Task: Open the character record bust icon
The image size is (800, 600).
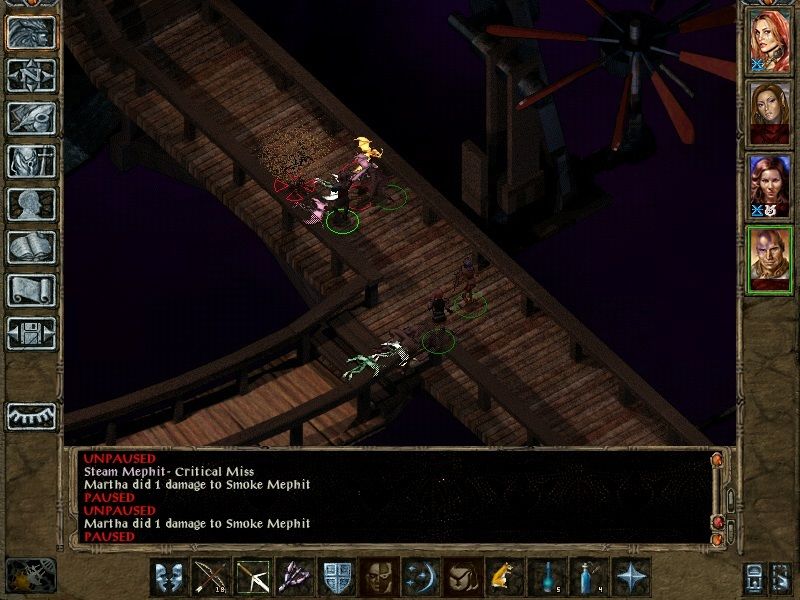Action: pos(31,204)
